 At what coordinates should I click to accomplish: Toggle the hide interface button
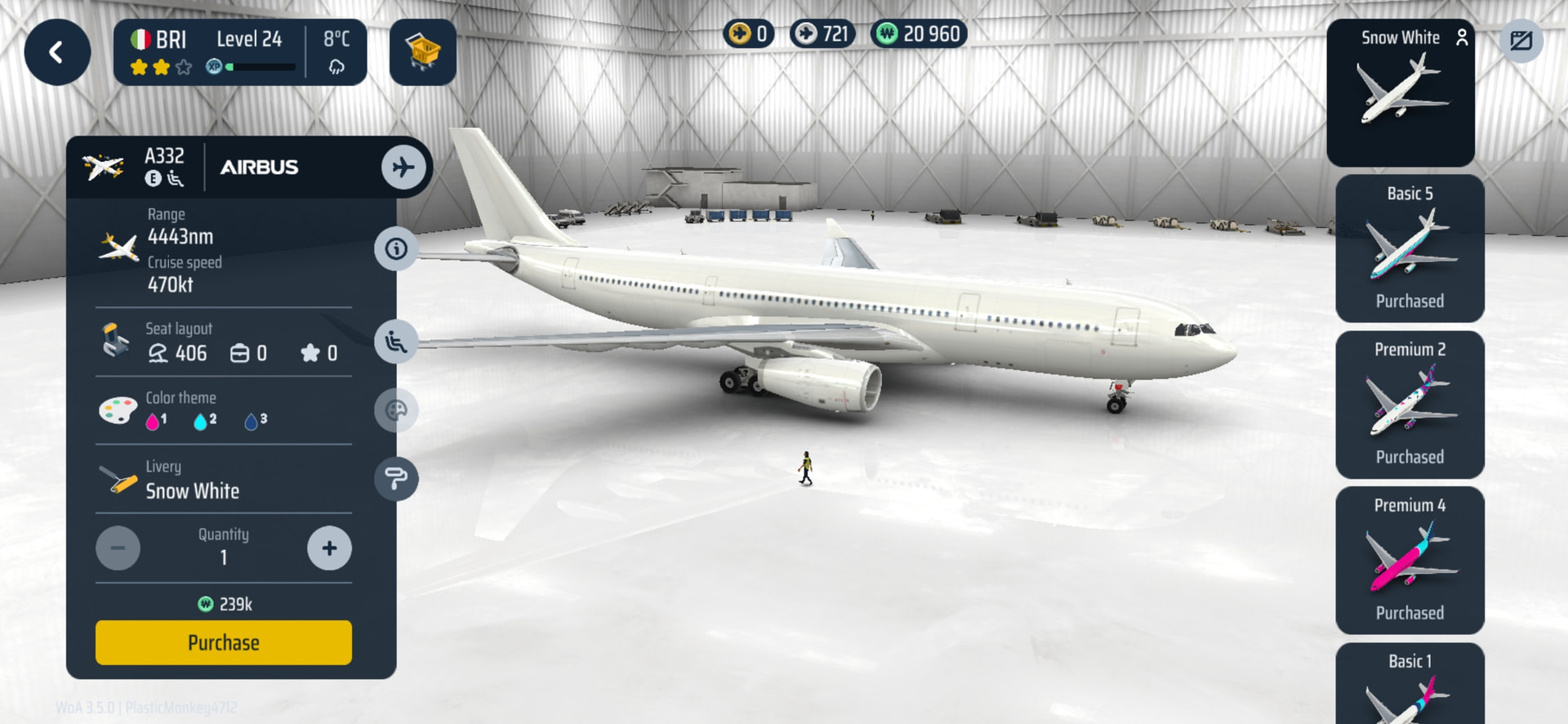(x=1521, y=41)
